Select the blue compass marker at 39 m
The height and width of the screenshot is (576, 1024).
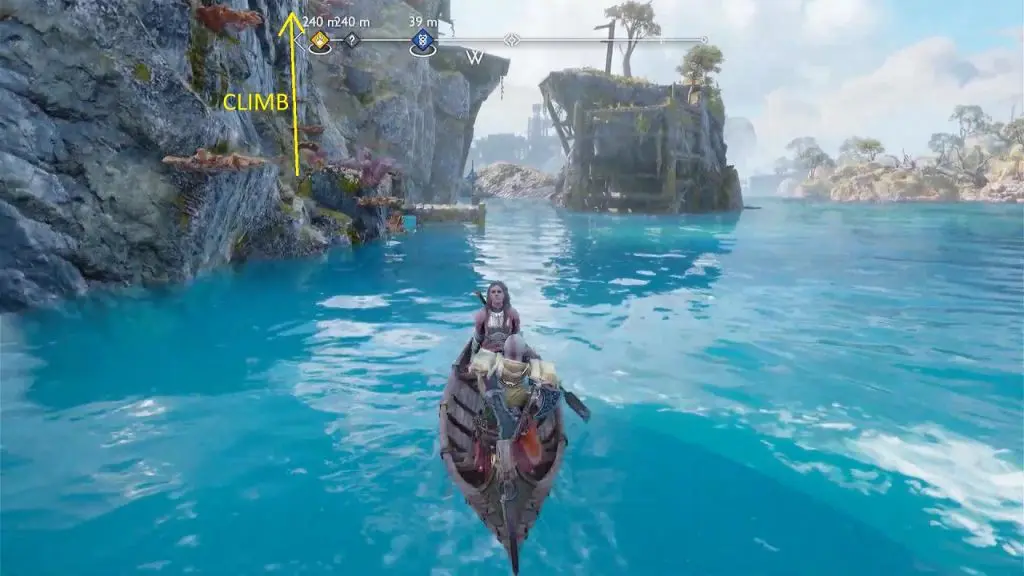(422, 41)
